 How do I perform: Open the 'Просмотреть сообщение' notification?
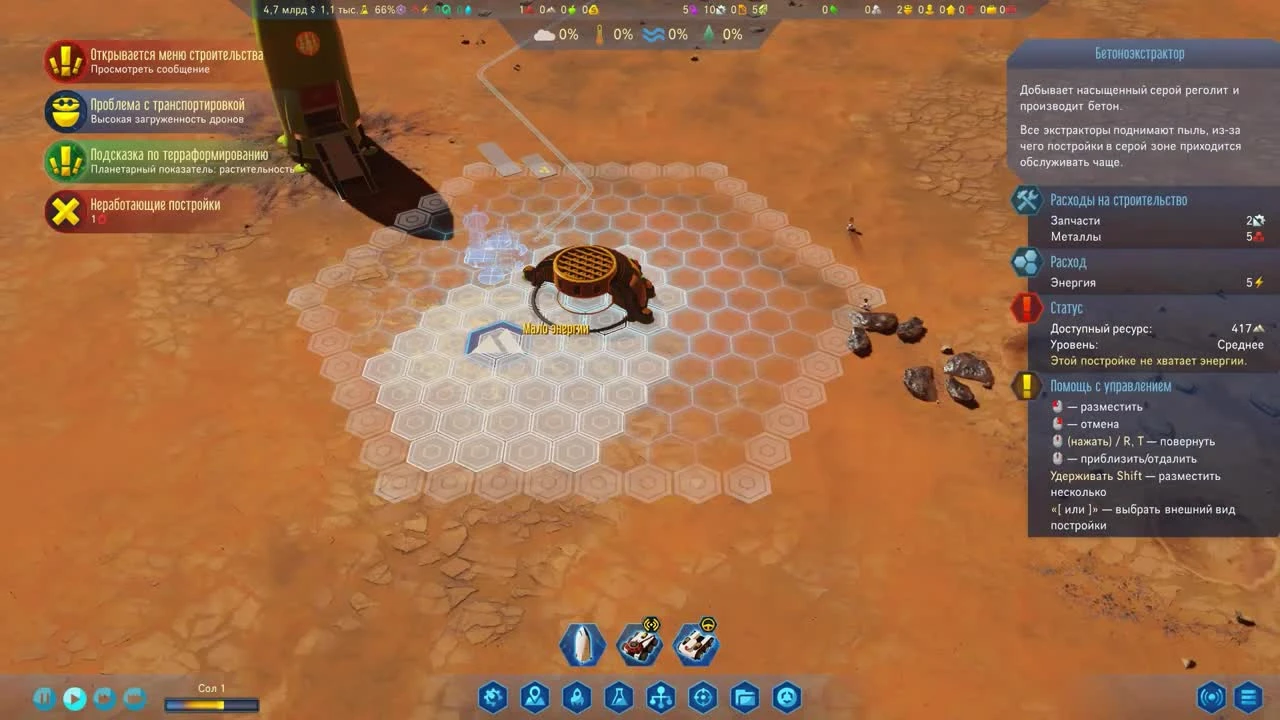[160, 61]
